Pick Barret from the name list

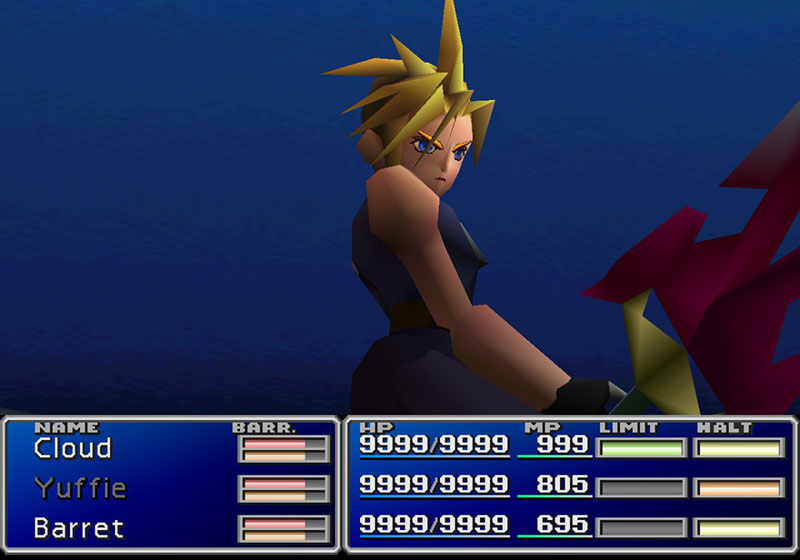[x=79, y=527]
